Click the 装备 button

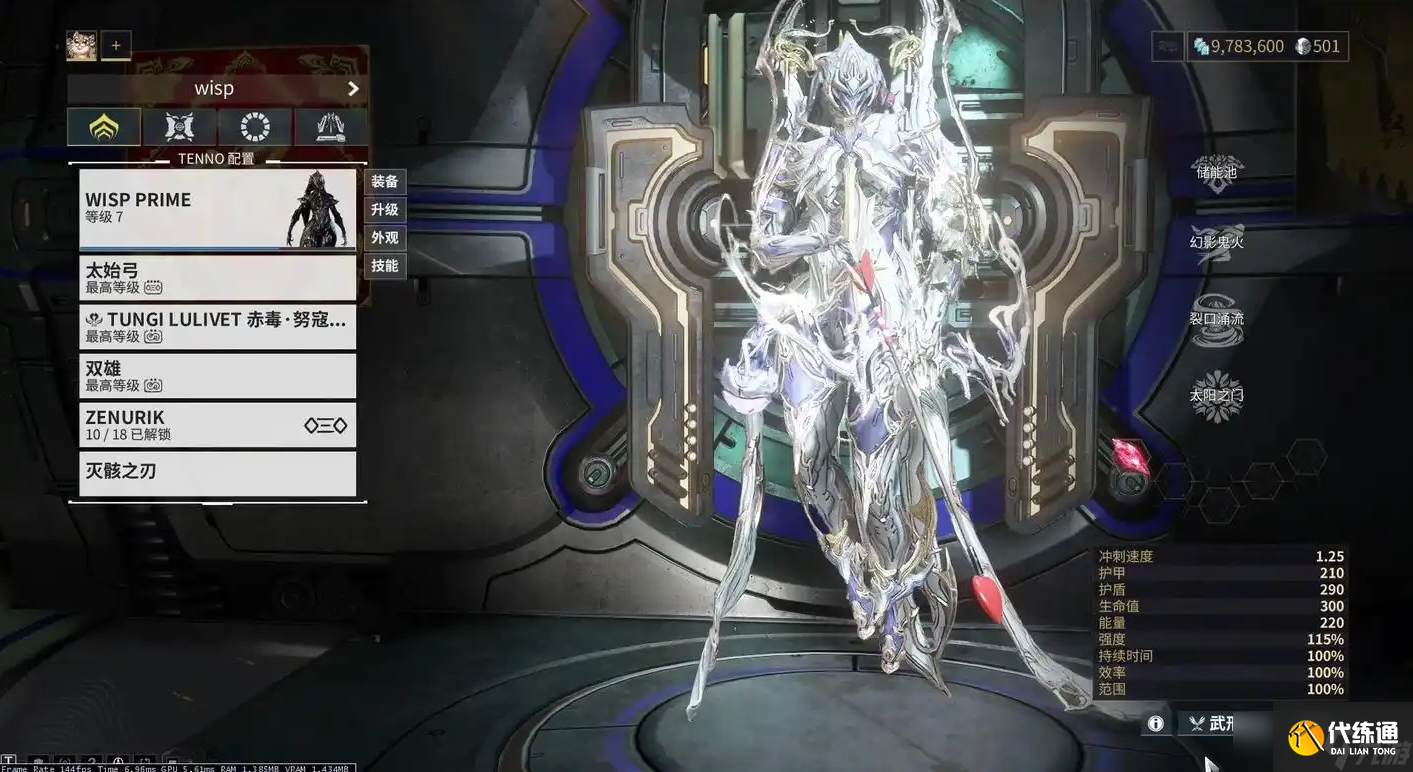coord(385,182)
